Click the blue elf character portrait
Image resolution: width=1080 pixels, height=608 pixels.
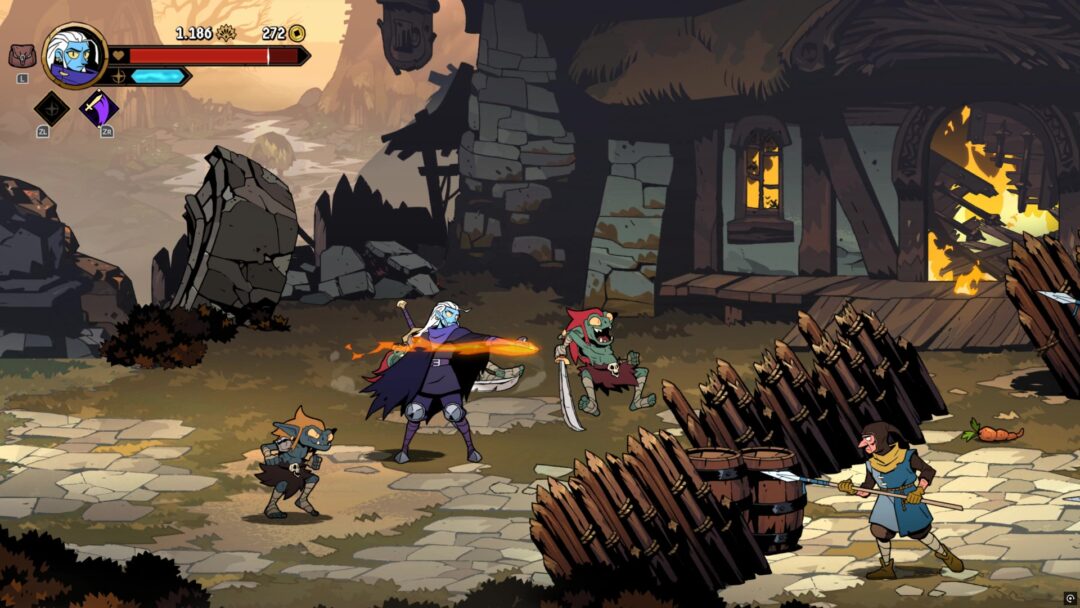pyautogui.click(x=75, y=55)
